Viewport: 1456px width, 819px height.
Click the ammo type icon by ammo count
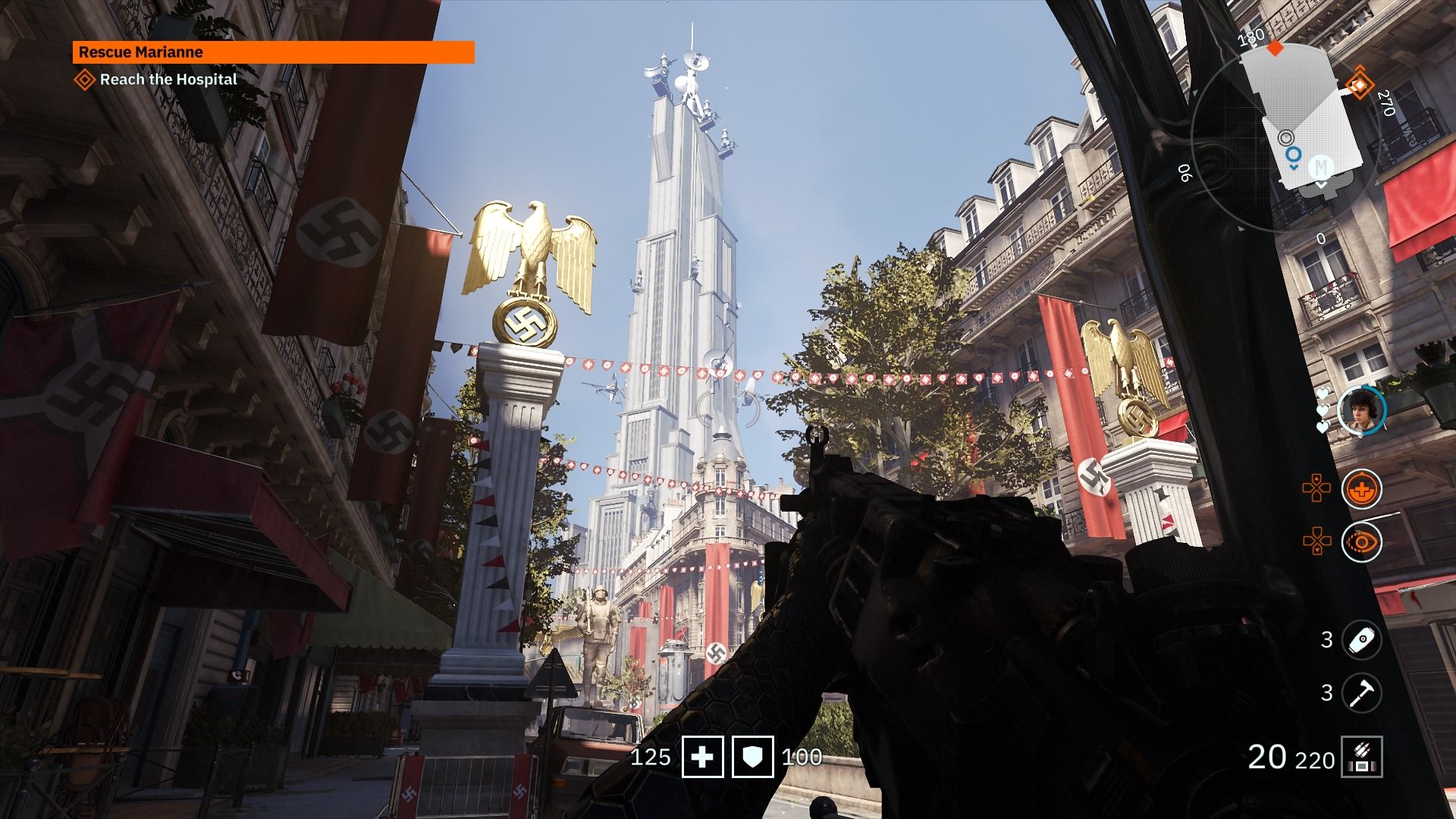point(1361,757)
